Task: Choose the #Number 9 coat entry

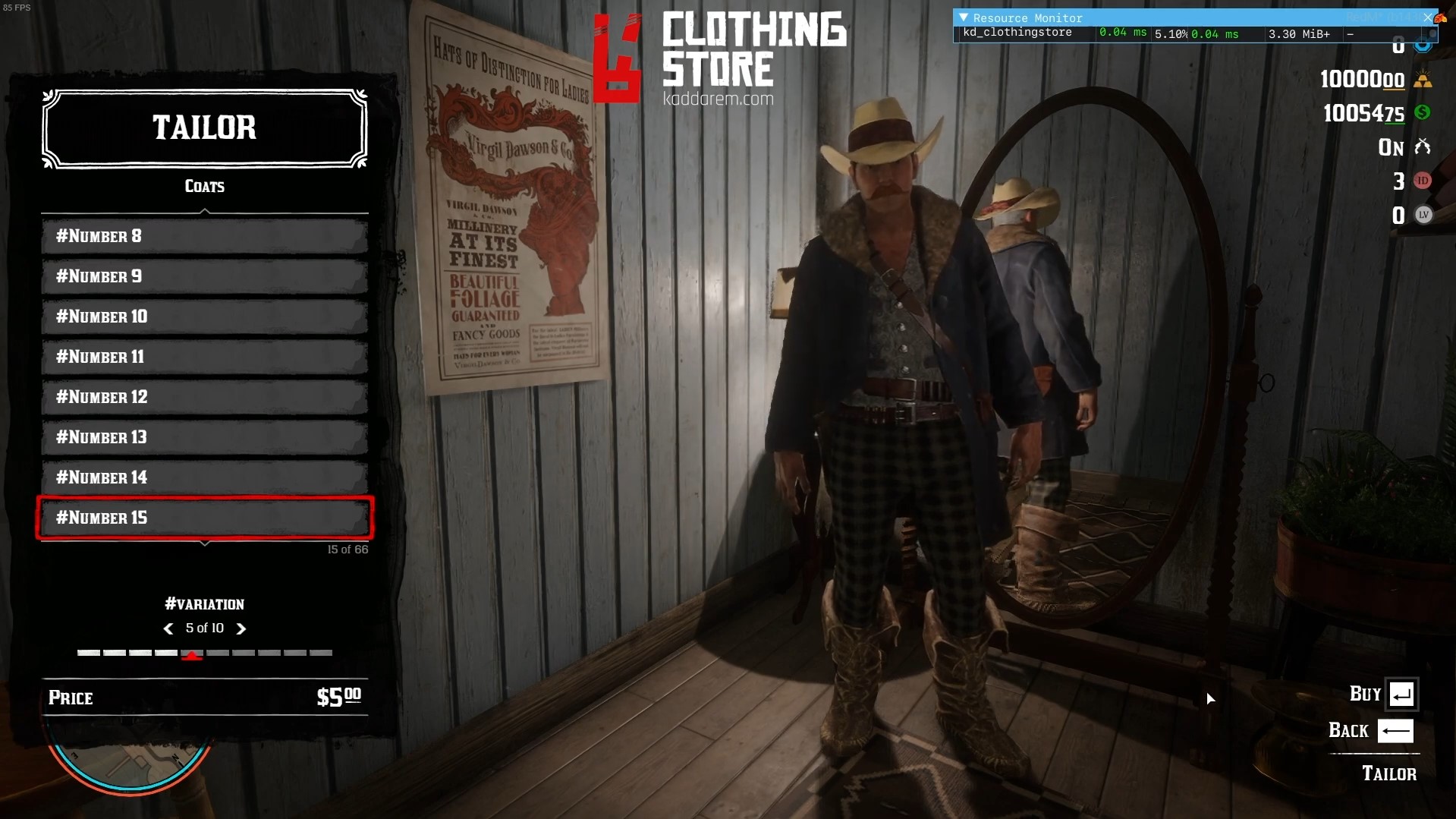Action: (205, 276)
